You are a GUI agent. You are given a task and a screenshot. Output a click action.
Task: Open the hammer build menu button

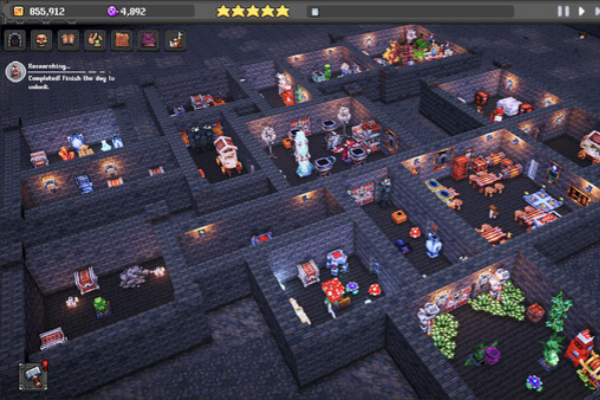[x=33, y=377]
